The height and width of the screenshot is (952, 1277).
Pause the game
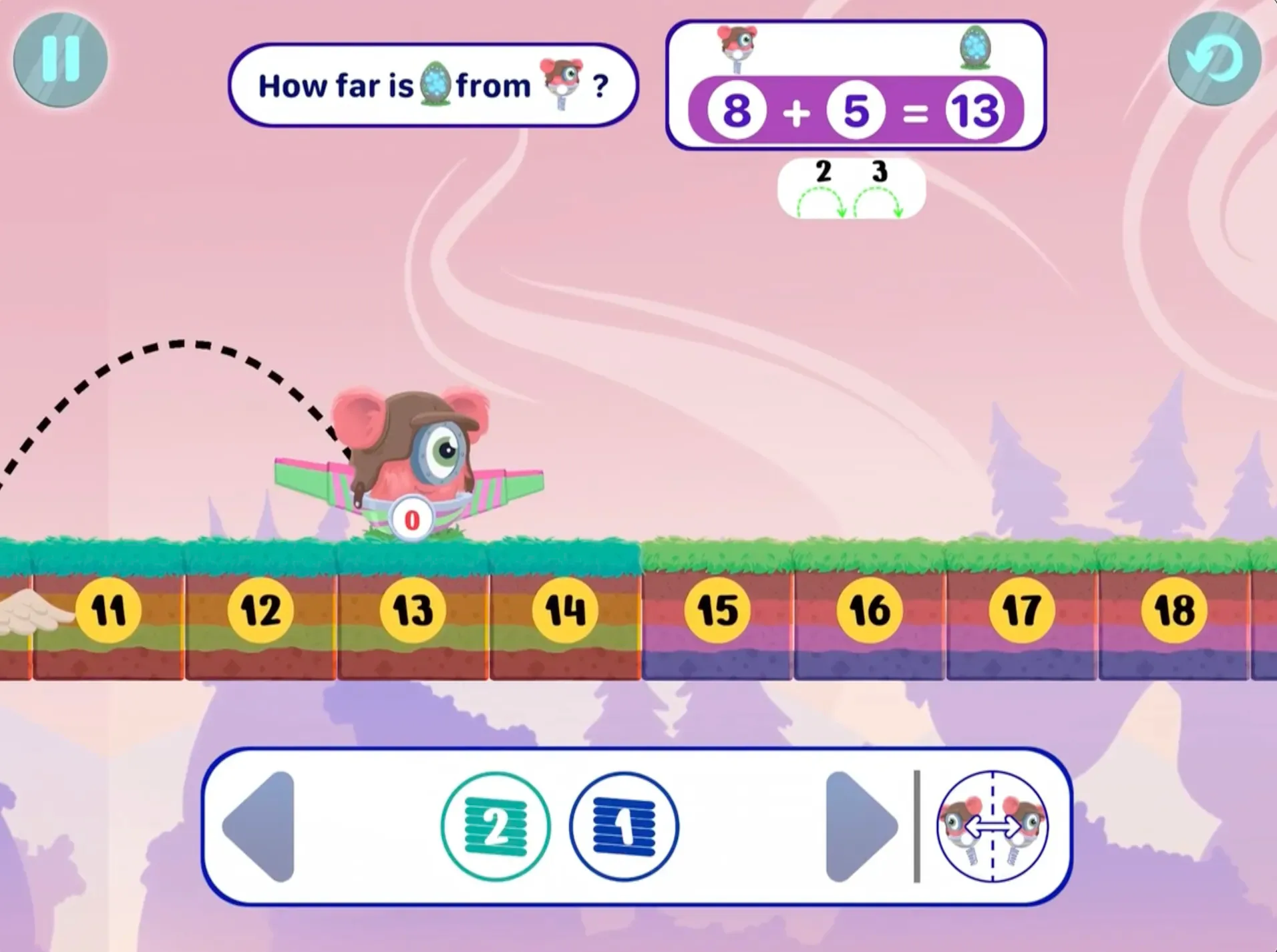click(59, 60)
